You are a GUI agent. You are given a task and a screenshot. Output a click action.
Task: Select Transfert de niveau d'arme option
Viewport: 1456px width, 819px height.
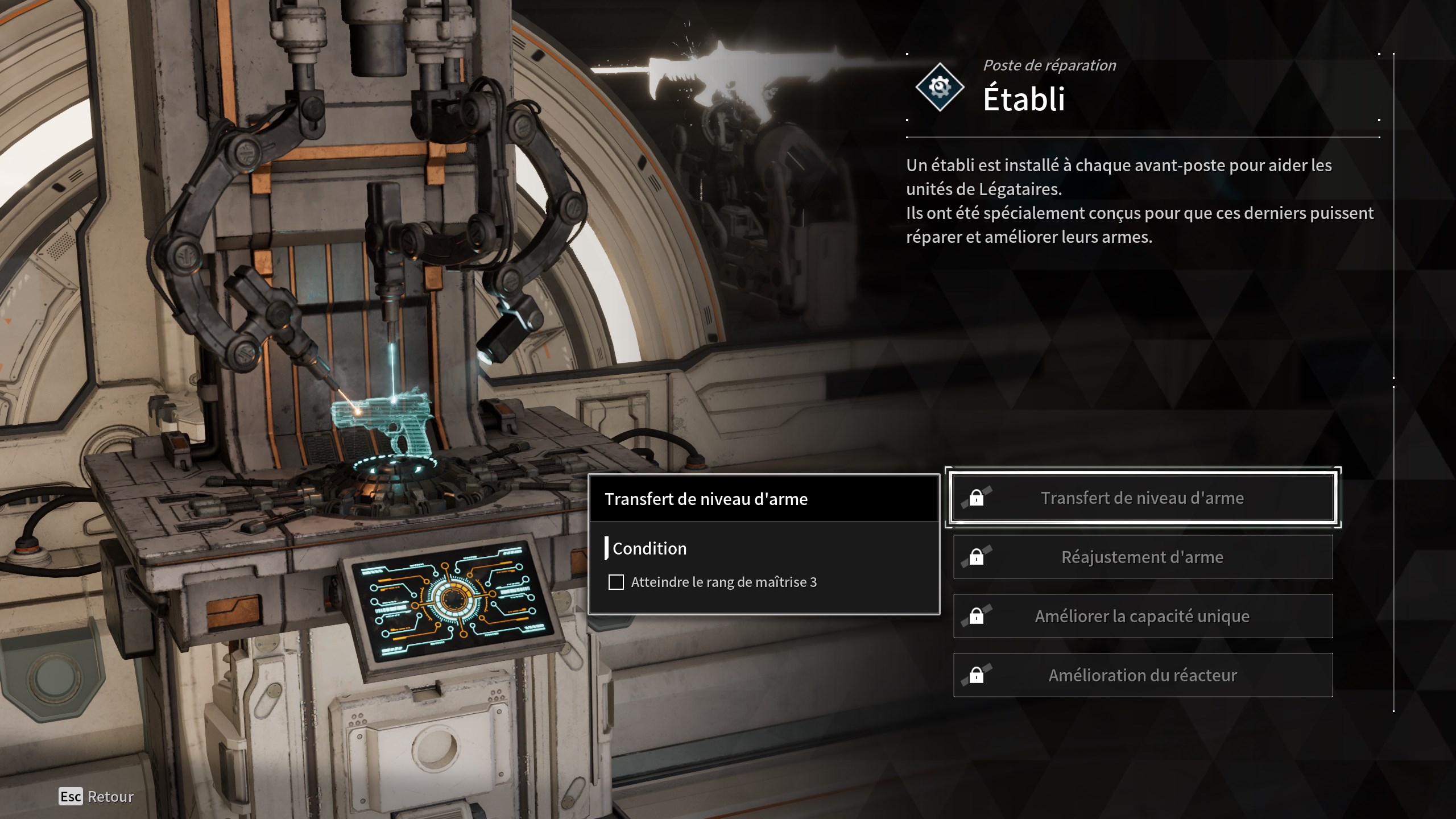1142,498
